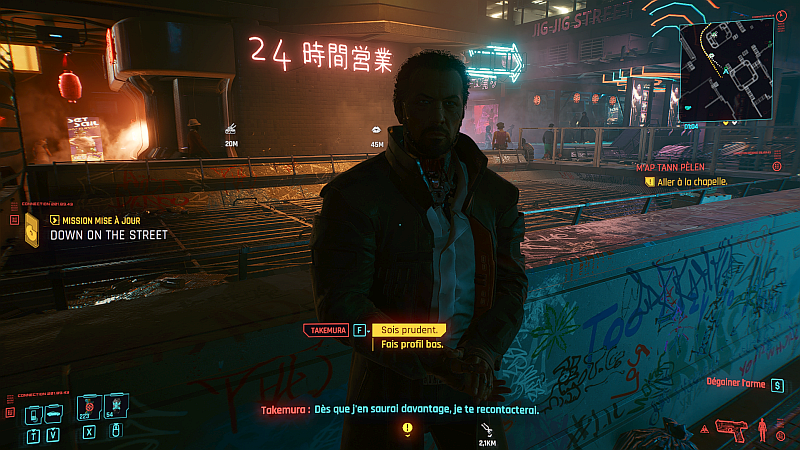This screenshot has height=450, width=800.
Task: Click the "Aller à la chapelle" objective tracker
Action: click(685, 182)
